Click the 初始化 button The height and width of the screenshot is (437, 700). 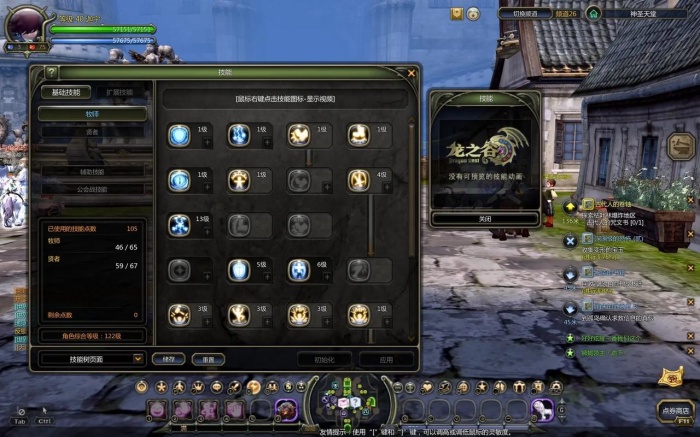click(325, 358)
